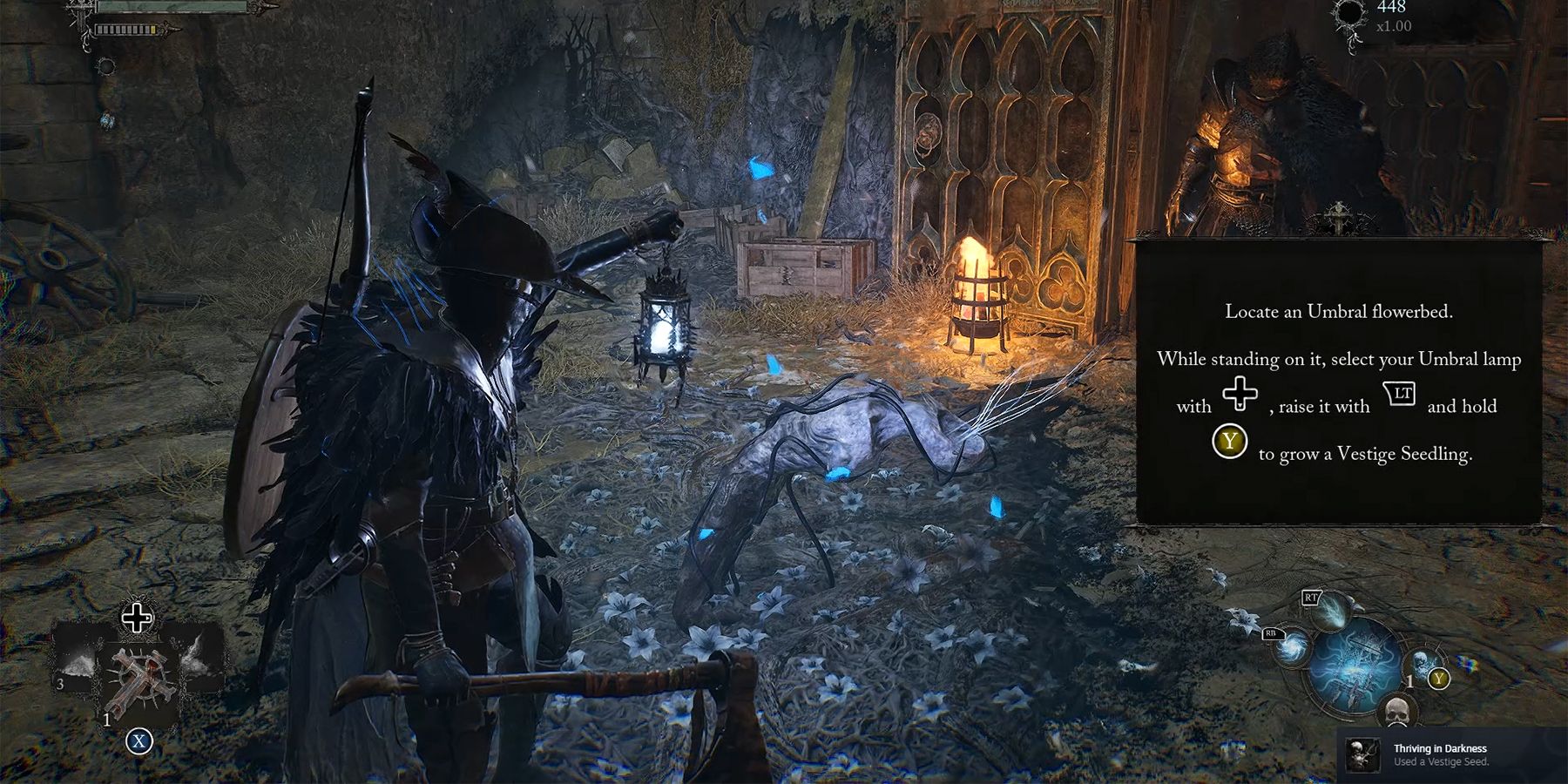Viewport: 1568px width, 784px height.
Task: Select the RB swirl projectile spell icon
Action: pos(1292,649)
